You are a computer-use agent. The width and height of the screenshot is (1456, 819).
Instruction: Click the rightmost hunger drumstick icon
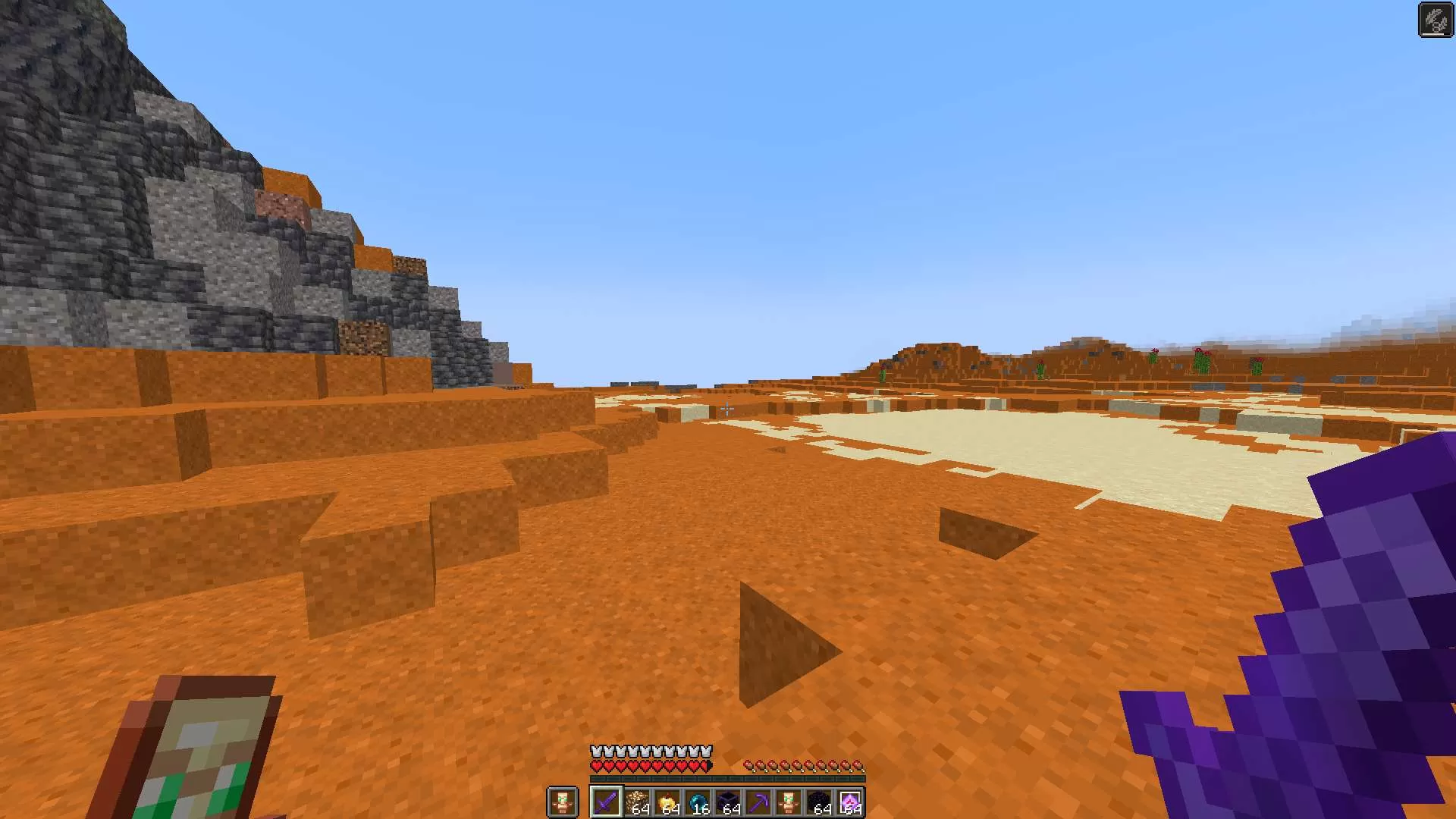[x=858, y=765]
